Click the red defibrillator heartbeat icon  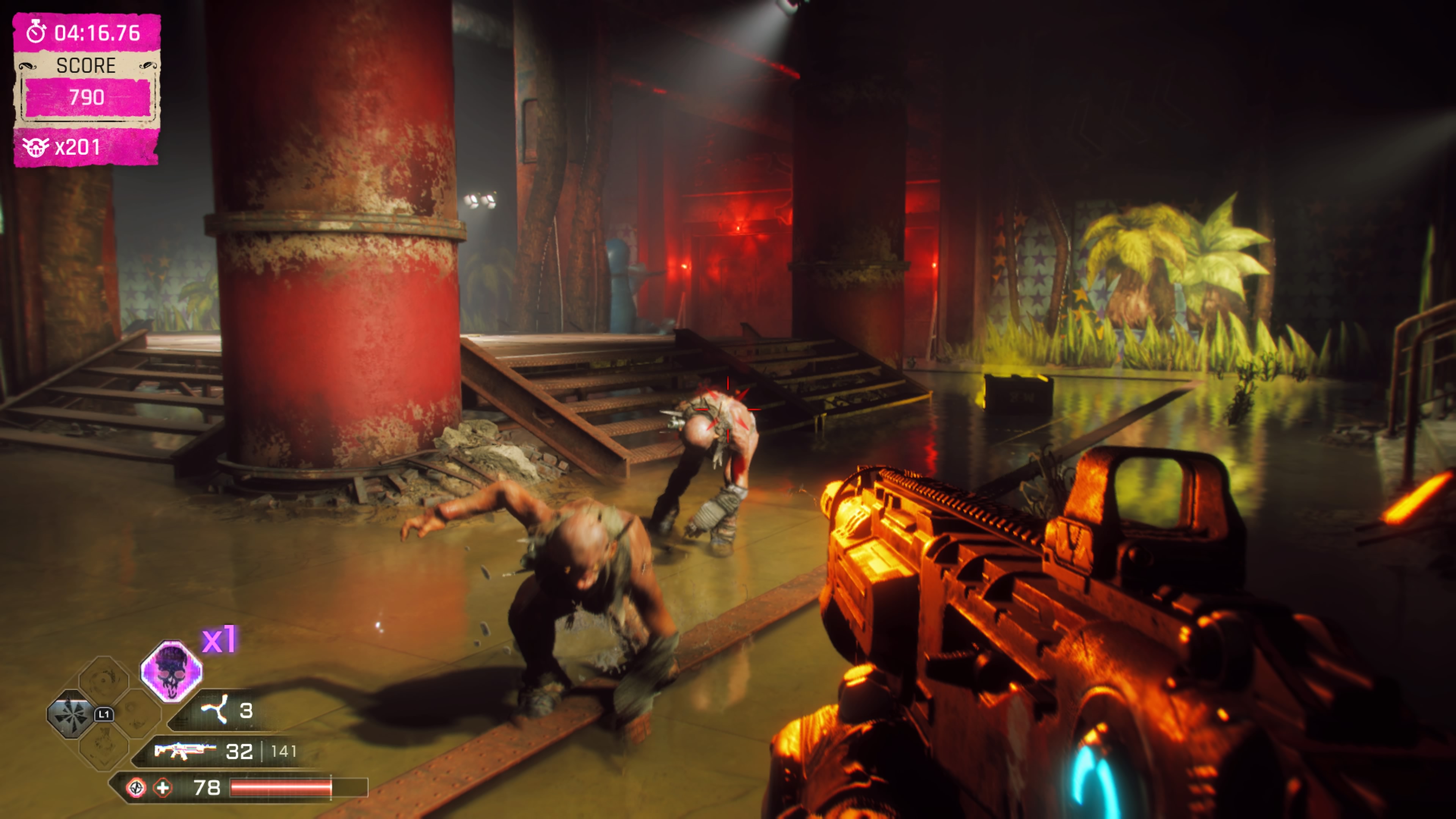(136, 788)
